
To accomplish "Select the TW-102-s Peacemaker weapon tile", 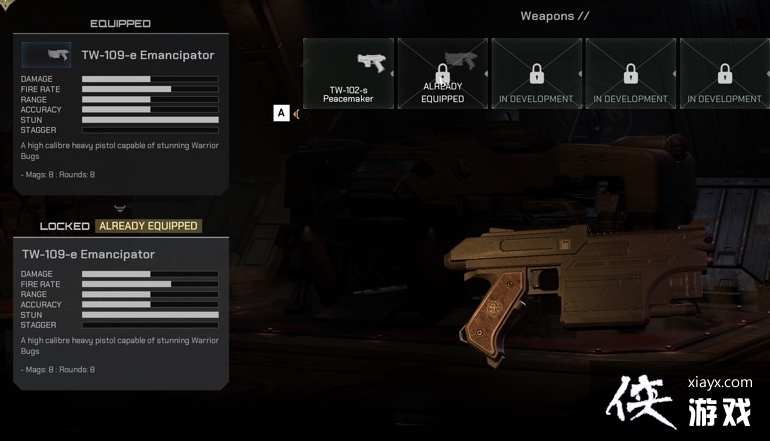I will click(x=348, y=73).
